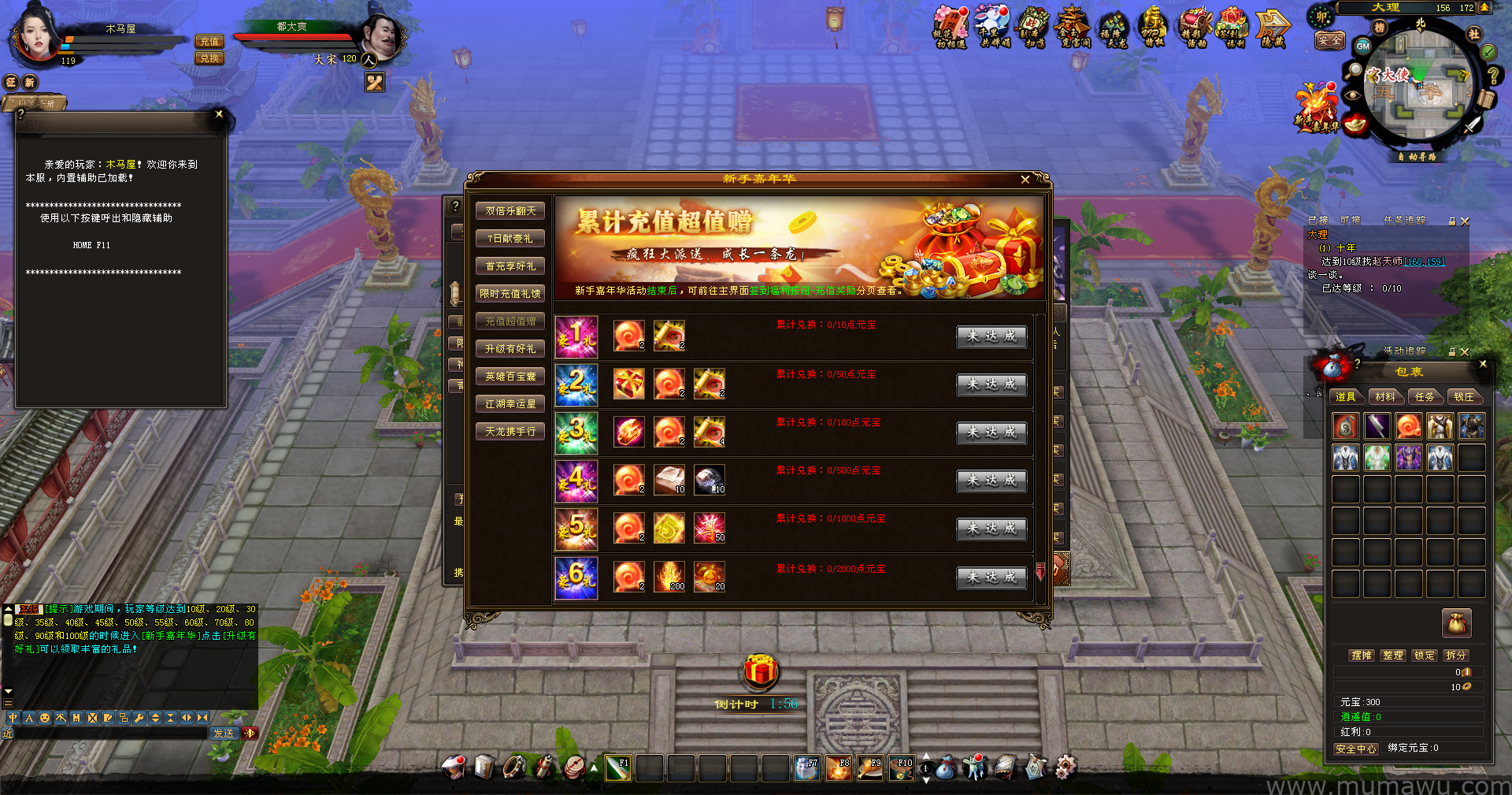The height and width of the screenshot is (795, 1512).
Task: Select the 江湖幸运星 entry
Action: click(510, 404)
